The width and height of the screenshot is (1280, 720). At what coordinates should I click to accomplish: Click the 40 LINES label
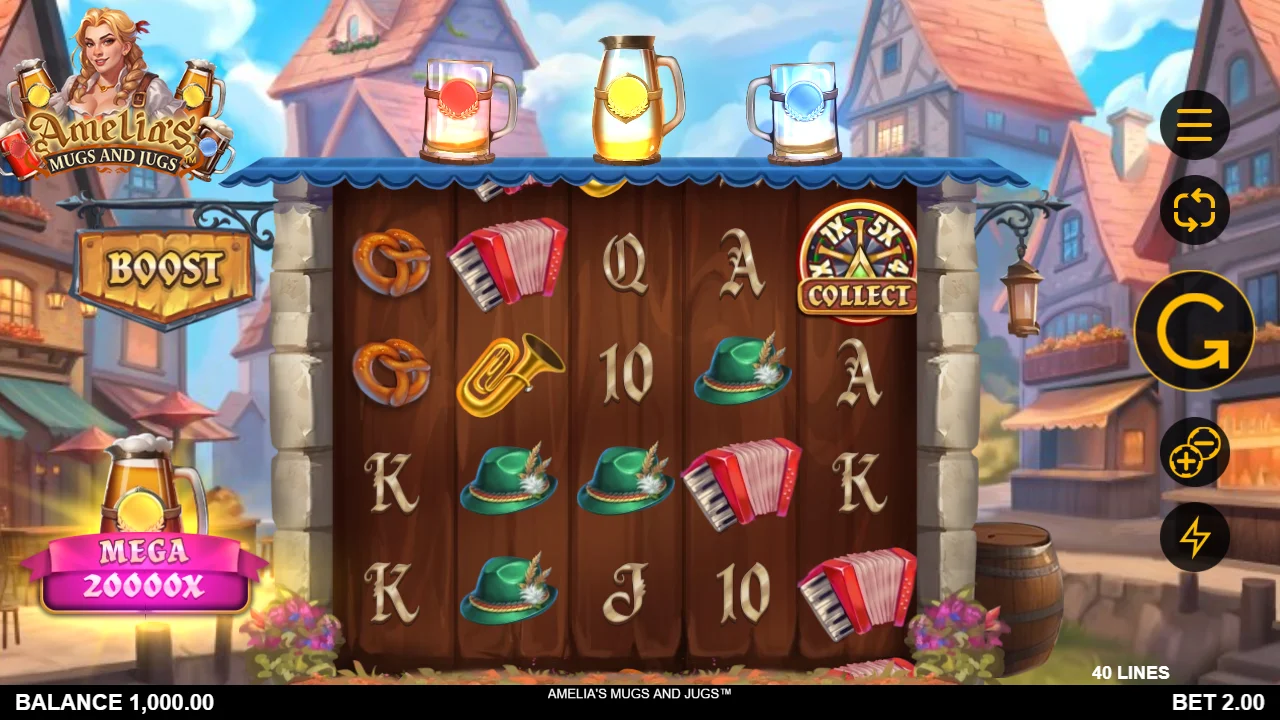[1132, 672]
